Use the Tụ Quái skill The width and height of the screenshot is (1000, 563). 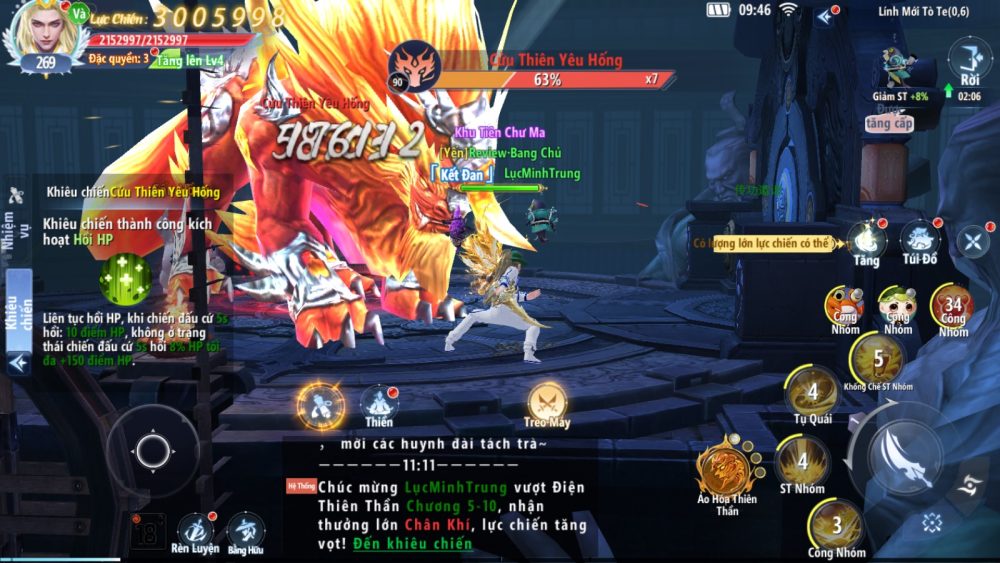812,395
